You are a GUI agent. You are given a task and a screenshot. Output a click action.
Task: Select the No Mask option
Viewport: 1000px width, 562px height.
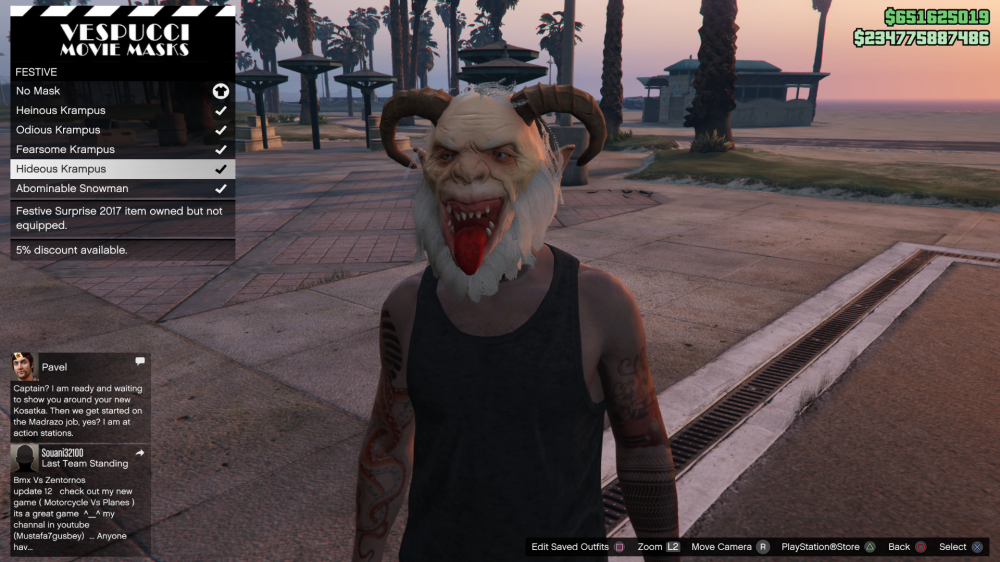122,91
